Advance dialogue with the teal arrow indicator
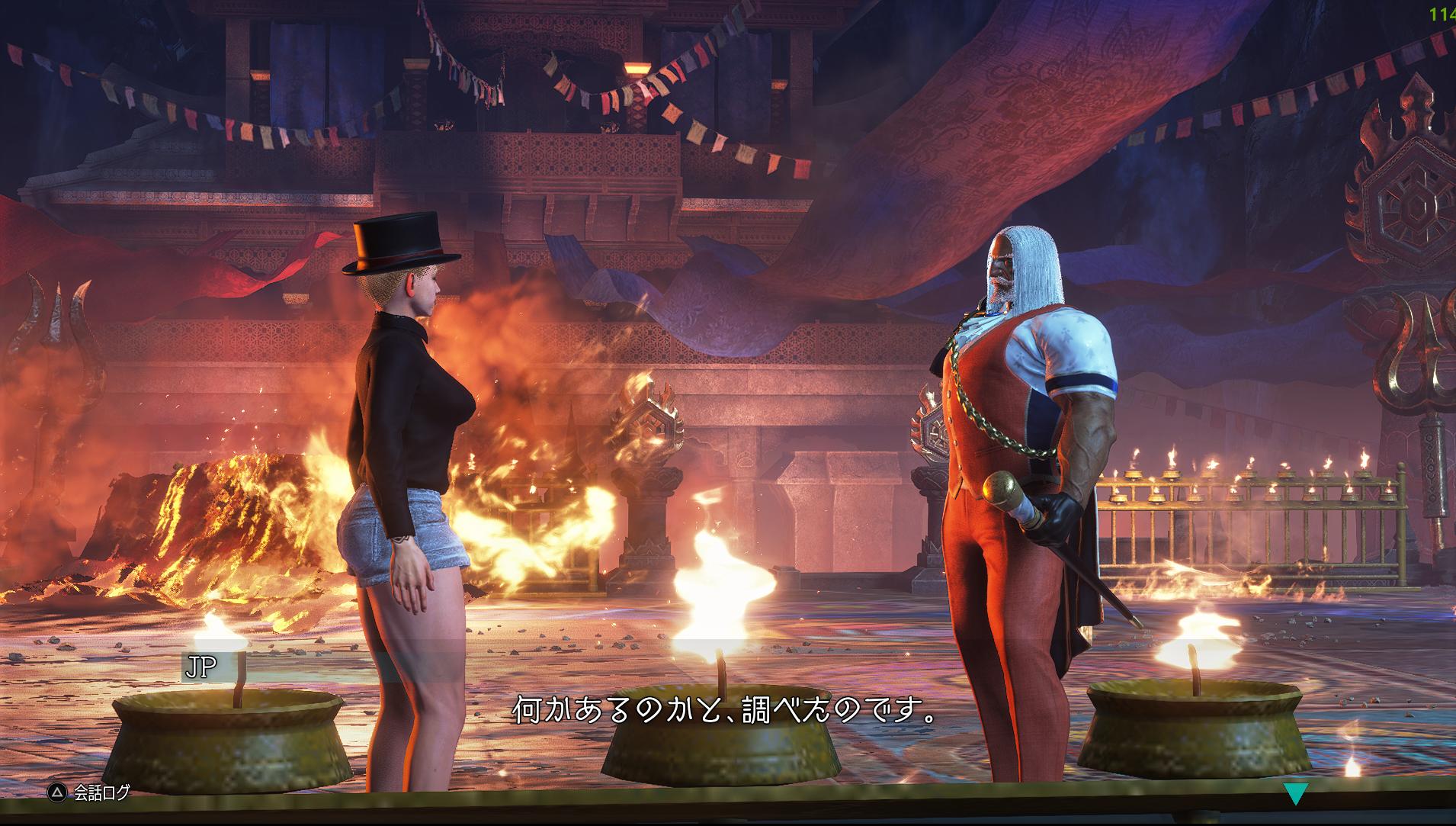 pos(1295,794)
